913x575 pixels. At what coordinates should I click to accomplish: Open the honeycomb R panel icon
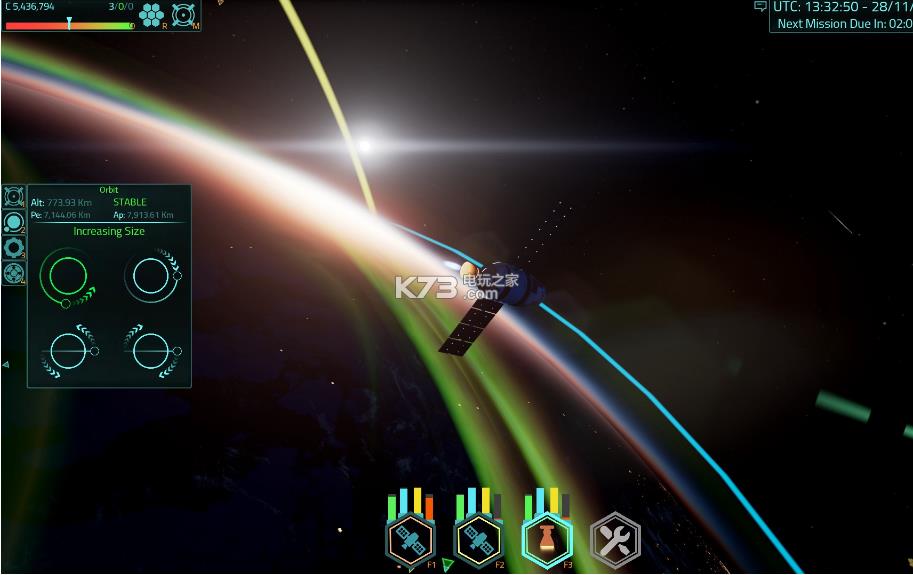point(151,14)
